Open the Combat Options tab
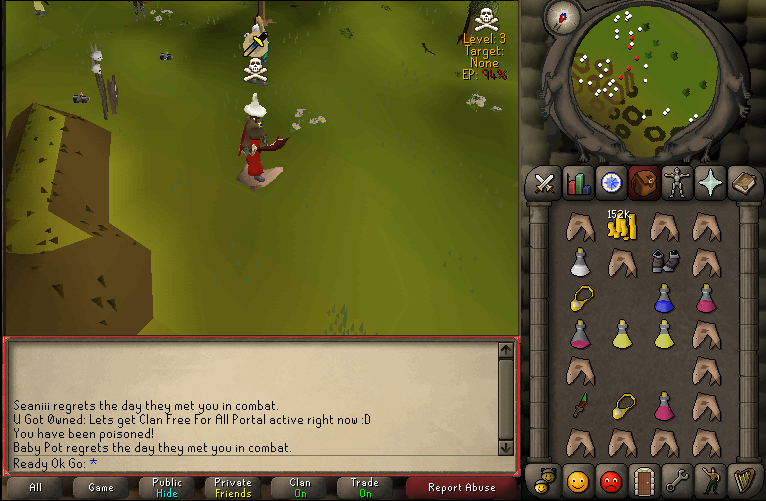The height and width of the screenshot is (501, 766). click(x=544, y=182)
